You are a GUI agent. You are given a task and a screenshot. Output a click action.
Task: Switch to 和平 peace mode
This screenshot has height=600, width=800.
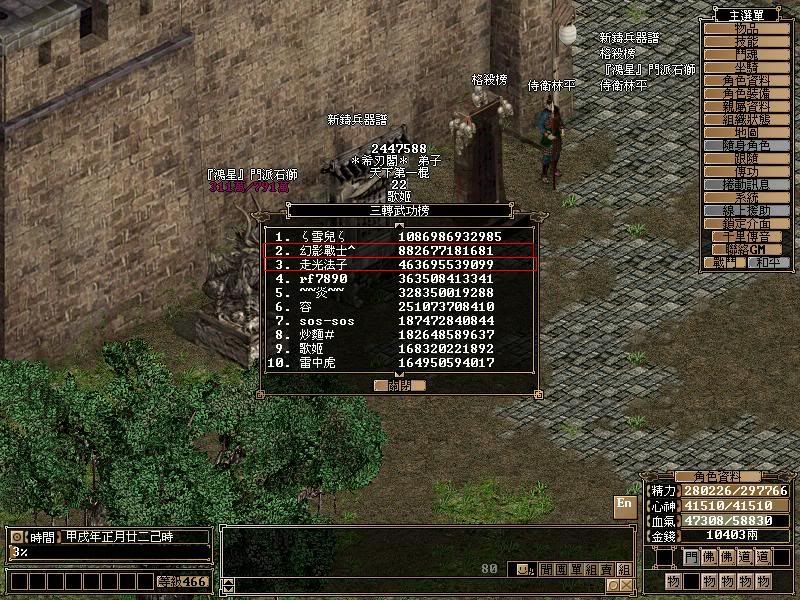(x=767, y=262)
